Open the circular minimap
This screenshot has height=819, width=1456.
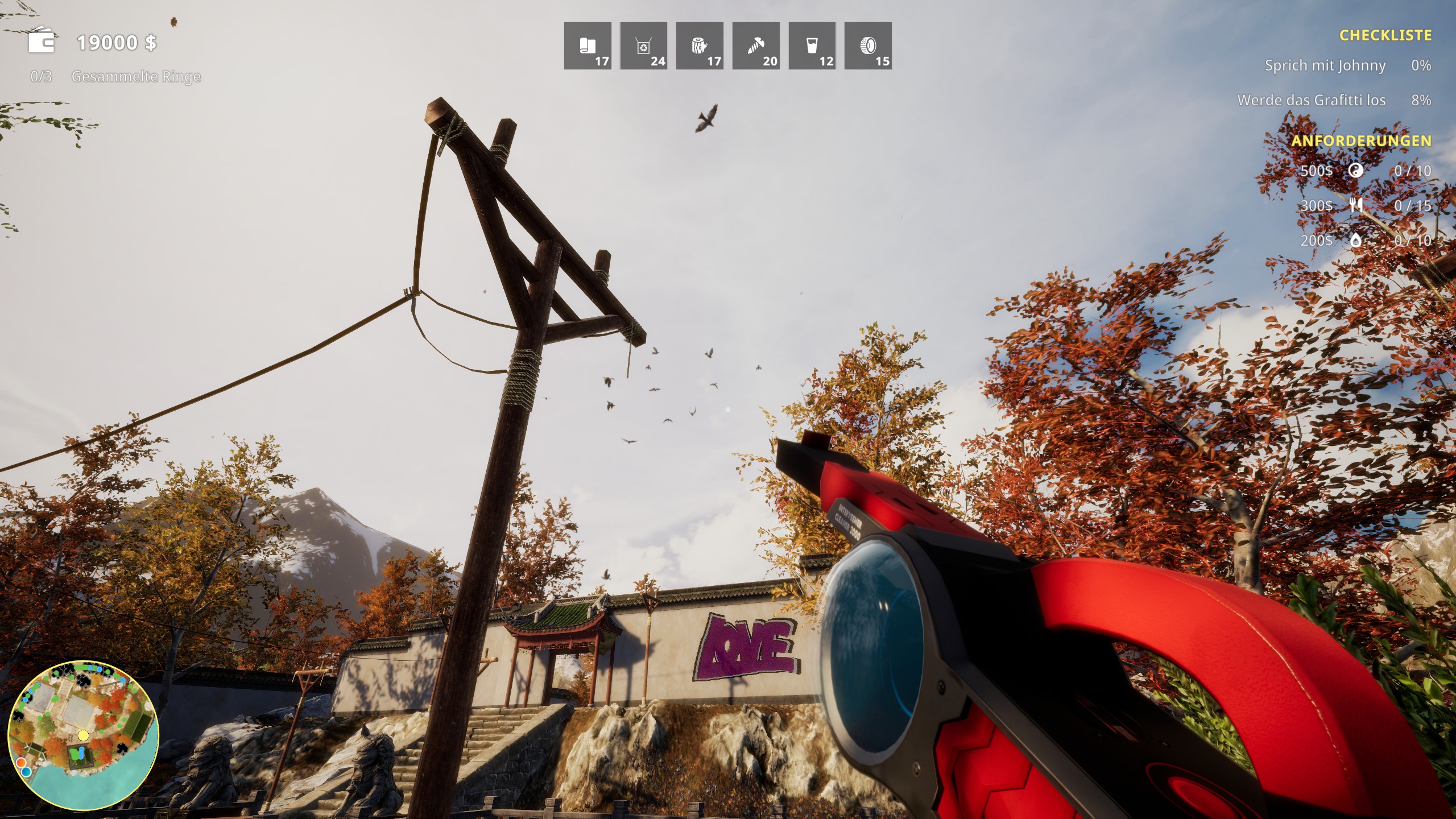(83, 735)
